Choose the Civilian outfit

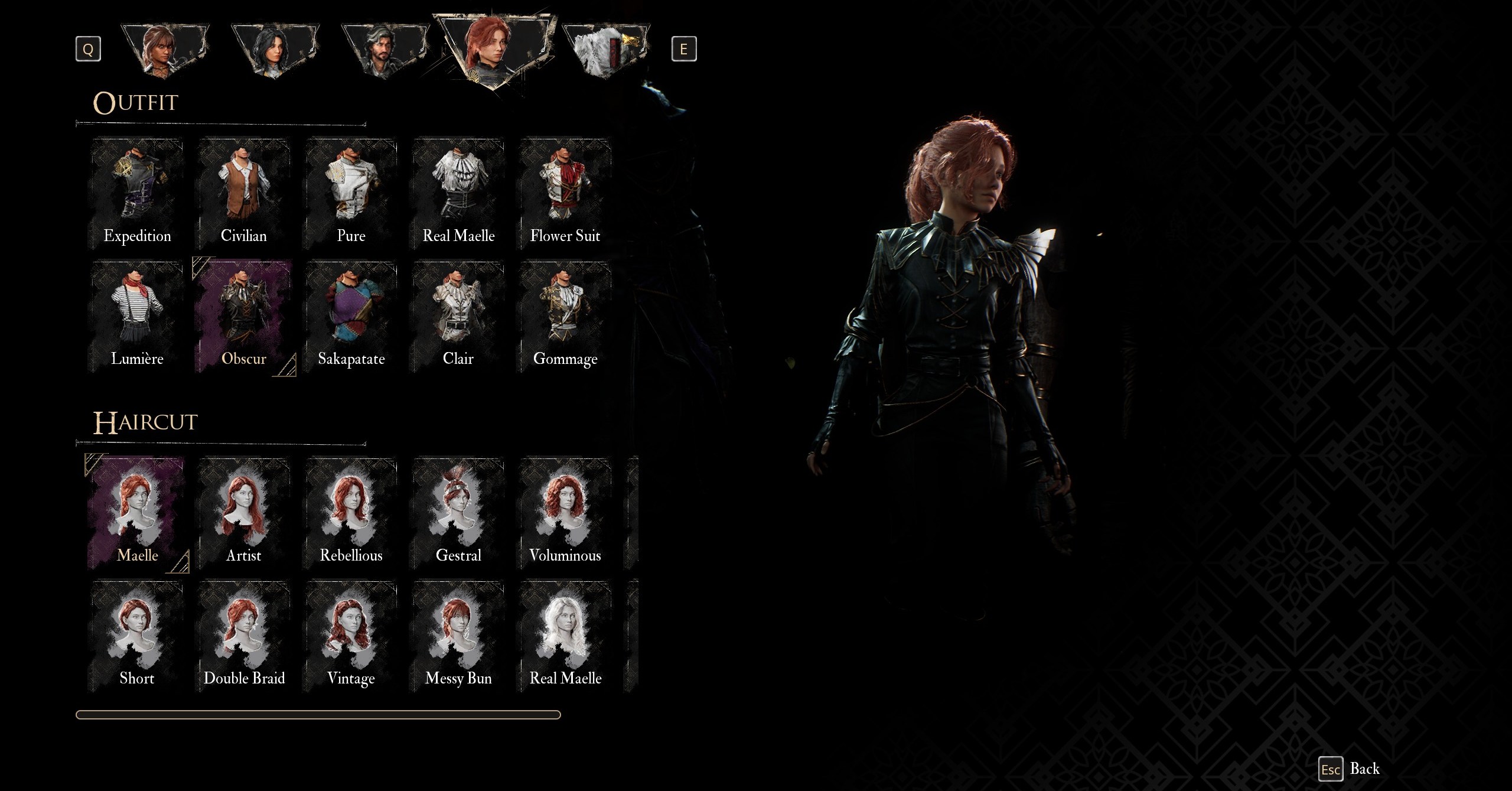244,194
